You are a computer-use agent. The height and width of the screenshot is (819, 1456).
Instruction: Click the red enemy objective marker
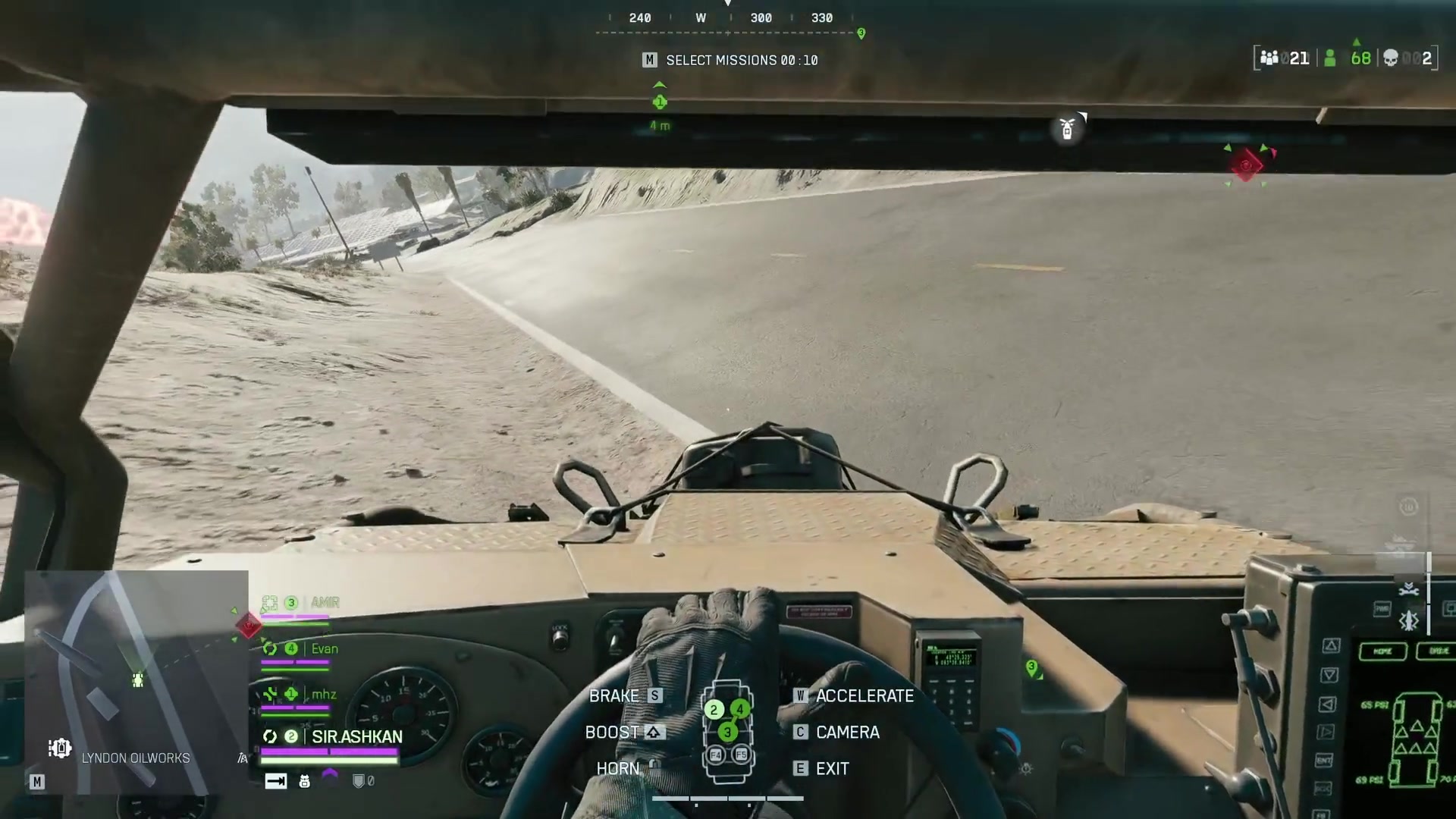[x=1246, y=165]
